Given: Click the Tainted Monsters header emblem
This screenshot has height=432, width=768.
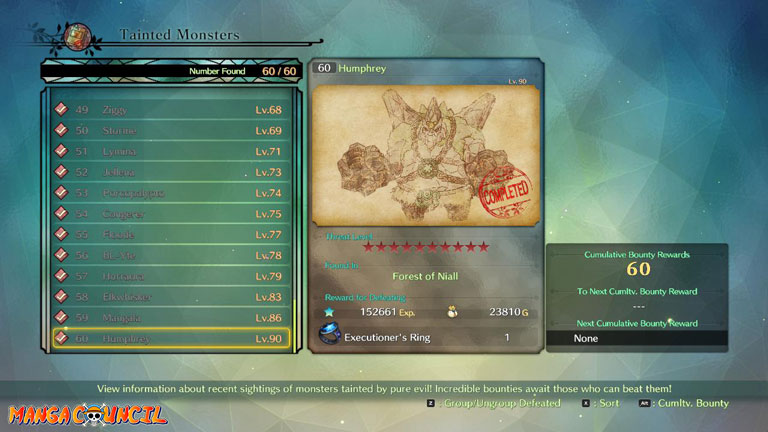Looking at the screenshot, I should pos(77,37).
